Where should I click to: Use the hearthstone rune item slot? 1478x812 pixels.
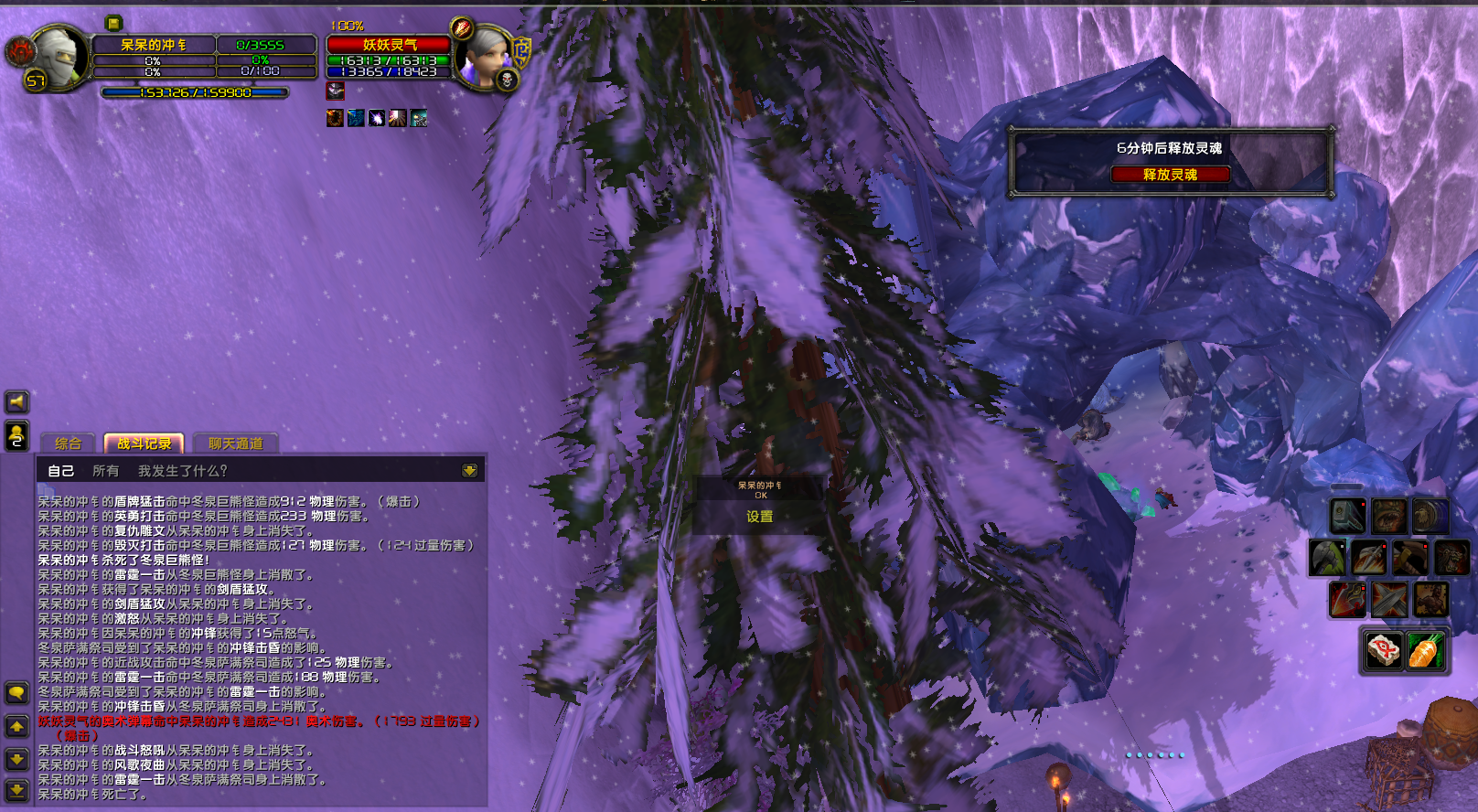click(1383, 650)
